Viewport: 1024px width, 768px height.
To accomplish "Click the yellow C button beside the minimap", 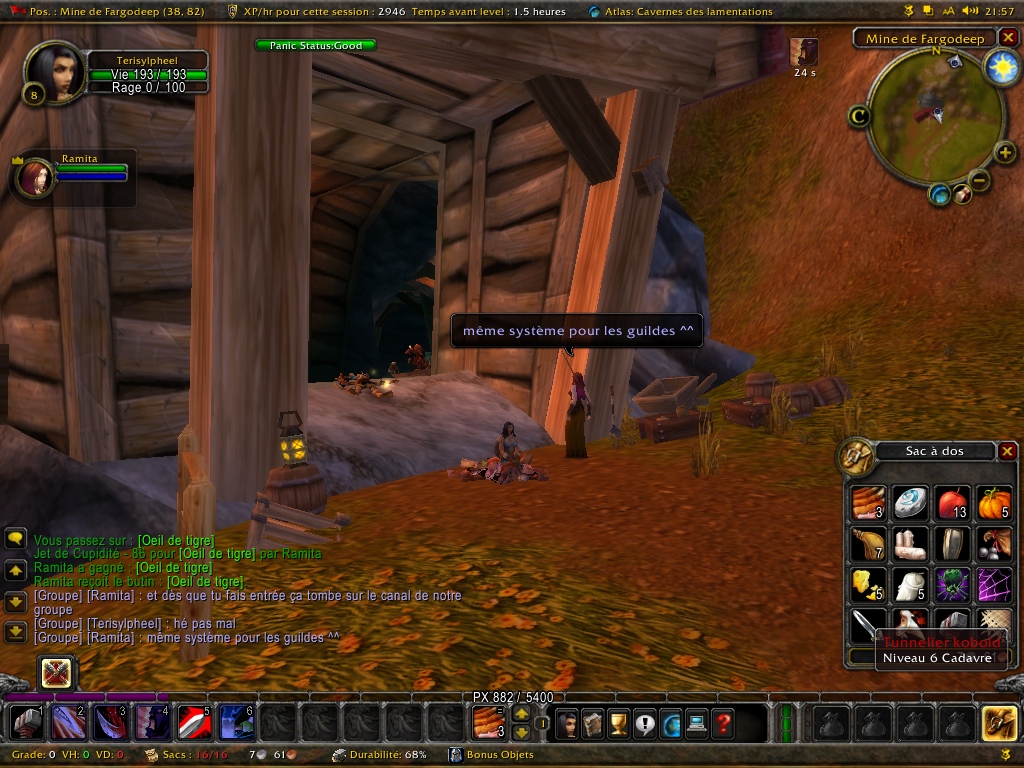I will tap(858, 117).
